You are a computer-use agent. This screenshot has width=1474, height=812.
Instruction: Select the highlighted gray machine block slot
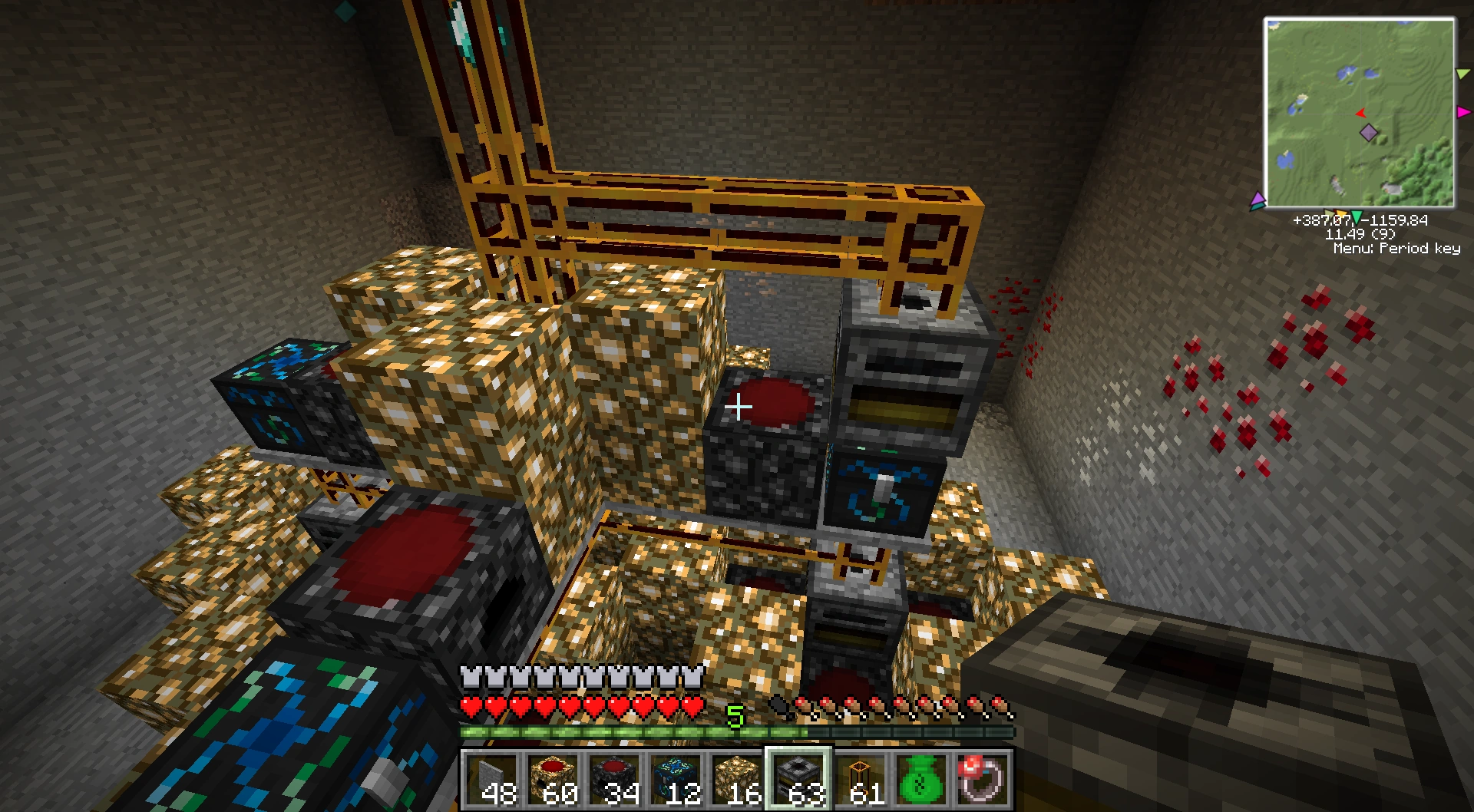click(798, 780)
